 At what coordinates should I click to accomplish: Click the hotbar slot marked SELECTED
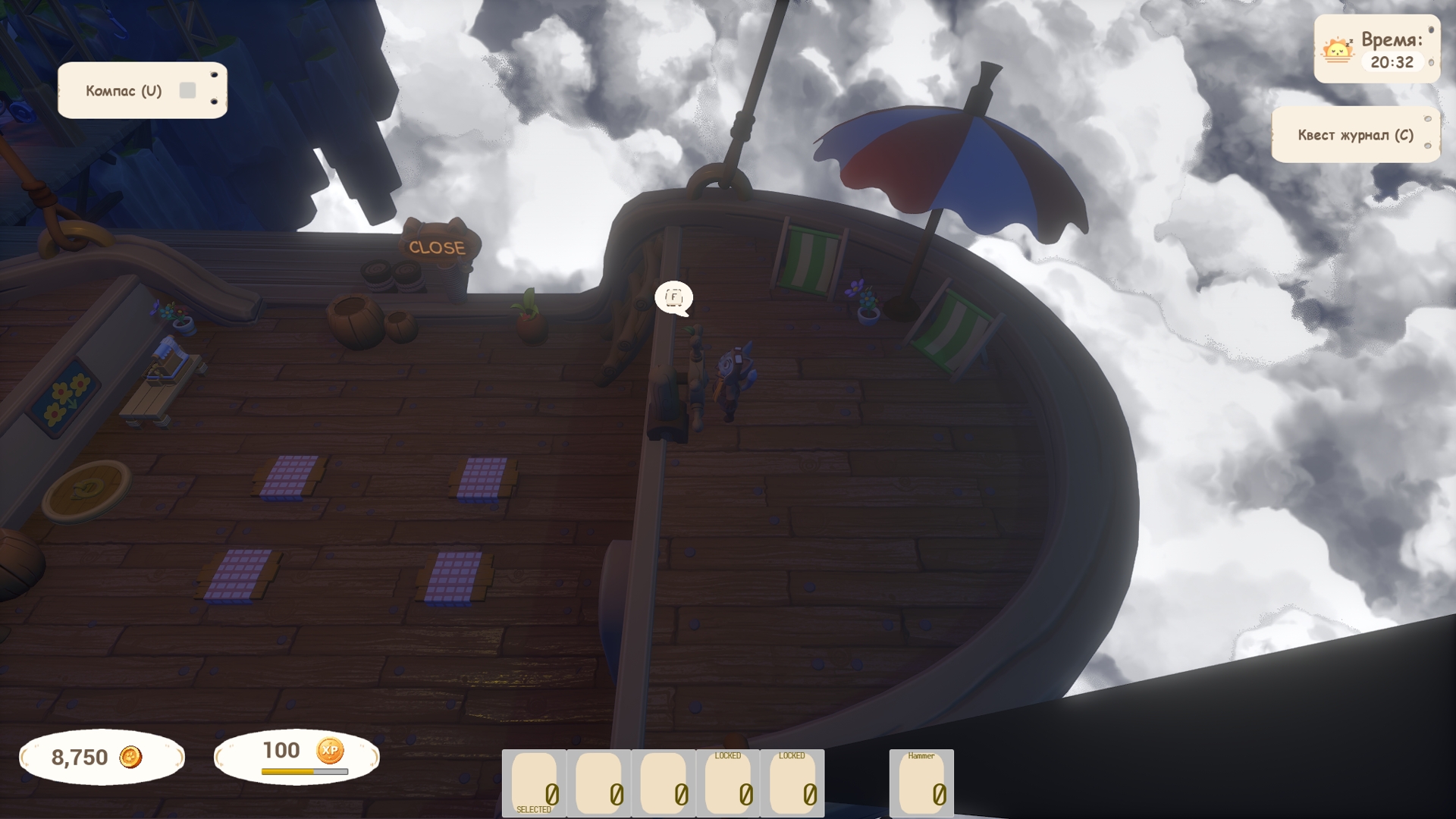coord(534,783)
